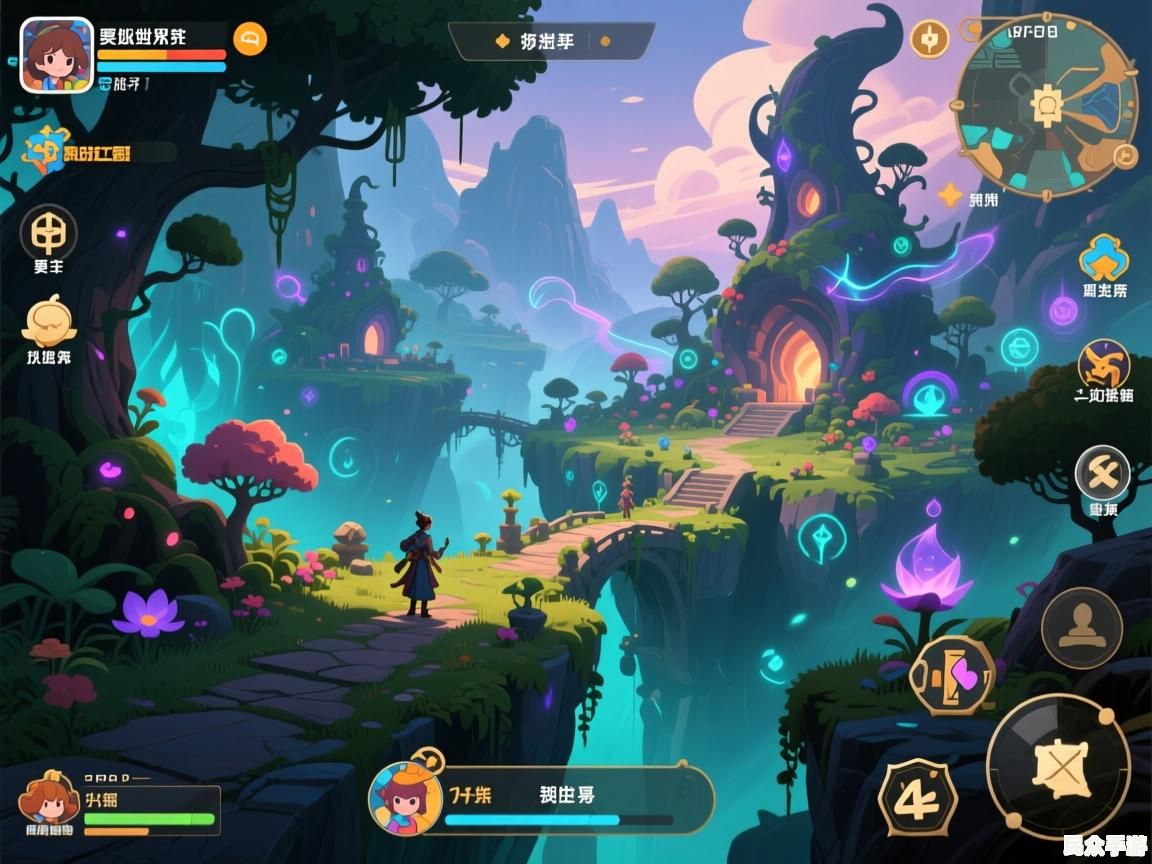Viewport: 1152px width, 864px height.
Task: Tap the orange chat bubble button
Action: 250,39
